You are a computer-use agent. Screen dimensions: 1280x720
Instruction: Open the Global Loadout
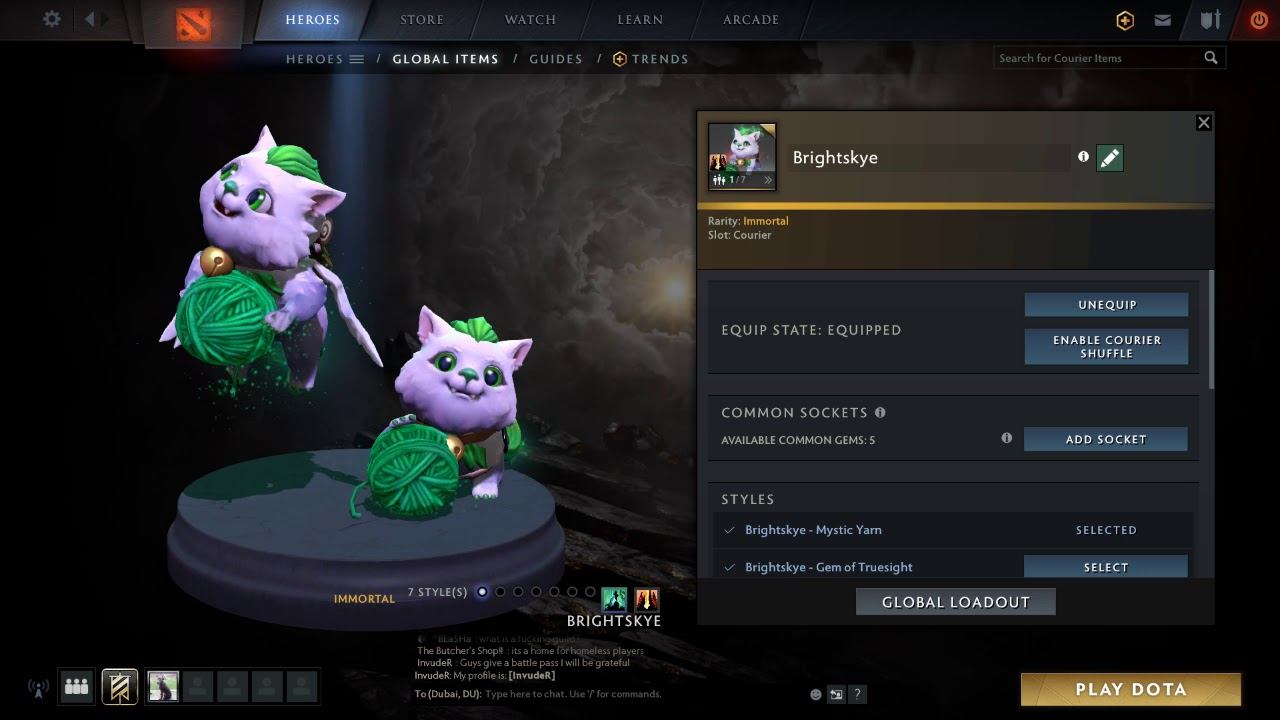(x=955, y=602)
